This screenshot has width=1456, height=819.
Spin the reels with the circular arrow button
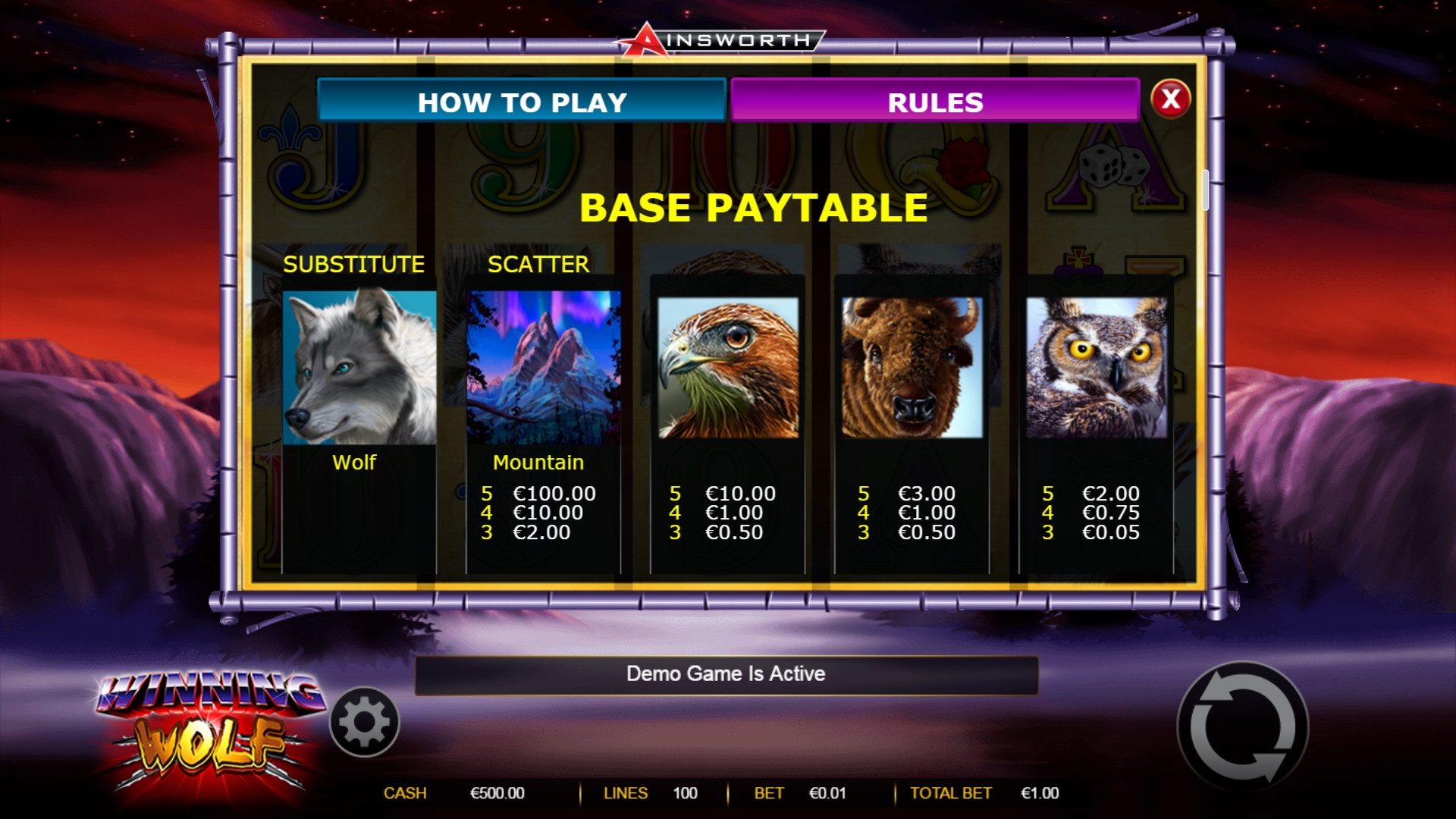pos(1242,727)
